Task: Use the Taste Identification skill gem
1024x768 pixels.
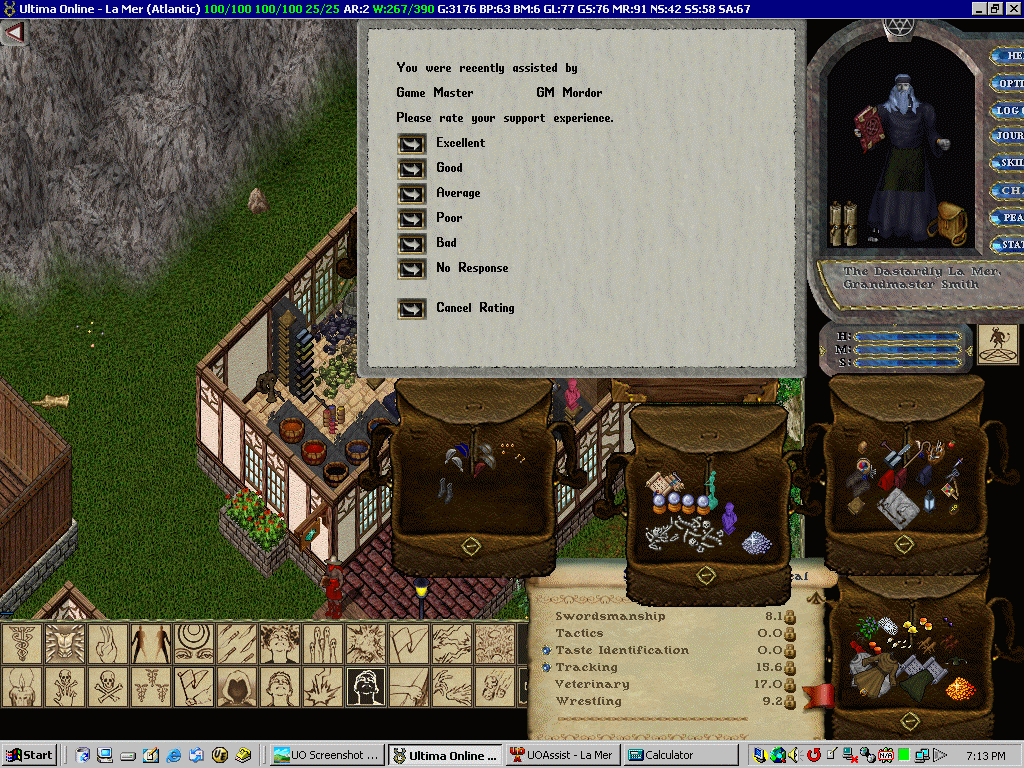Action: pyautogui.click(x=547, y=650)
